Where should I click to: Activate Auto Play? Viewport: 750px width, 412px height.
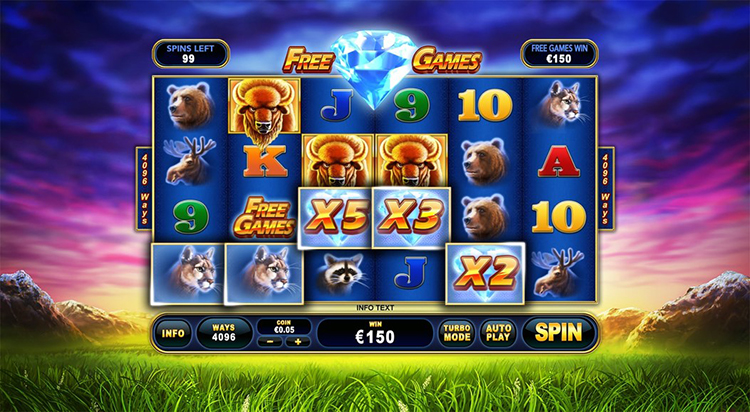click(497, 333)
